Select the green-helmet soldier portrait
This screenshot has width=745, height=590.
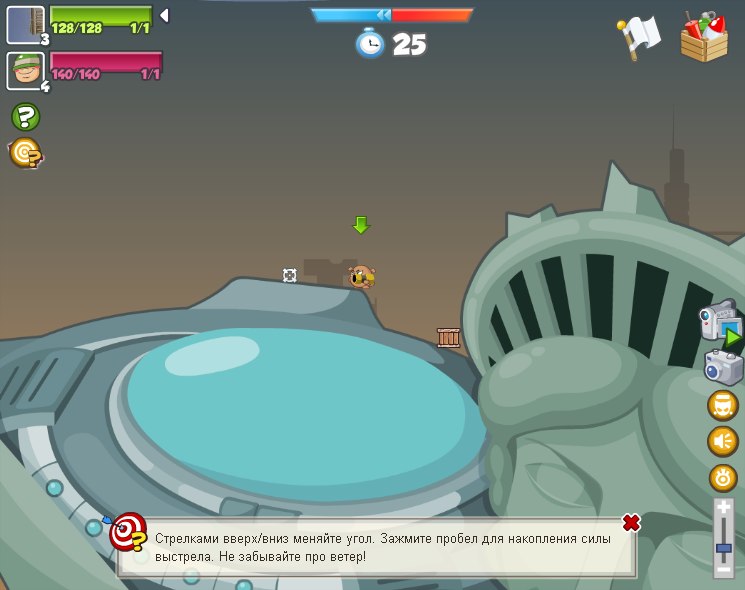click(x=25, y=70)
